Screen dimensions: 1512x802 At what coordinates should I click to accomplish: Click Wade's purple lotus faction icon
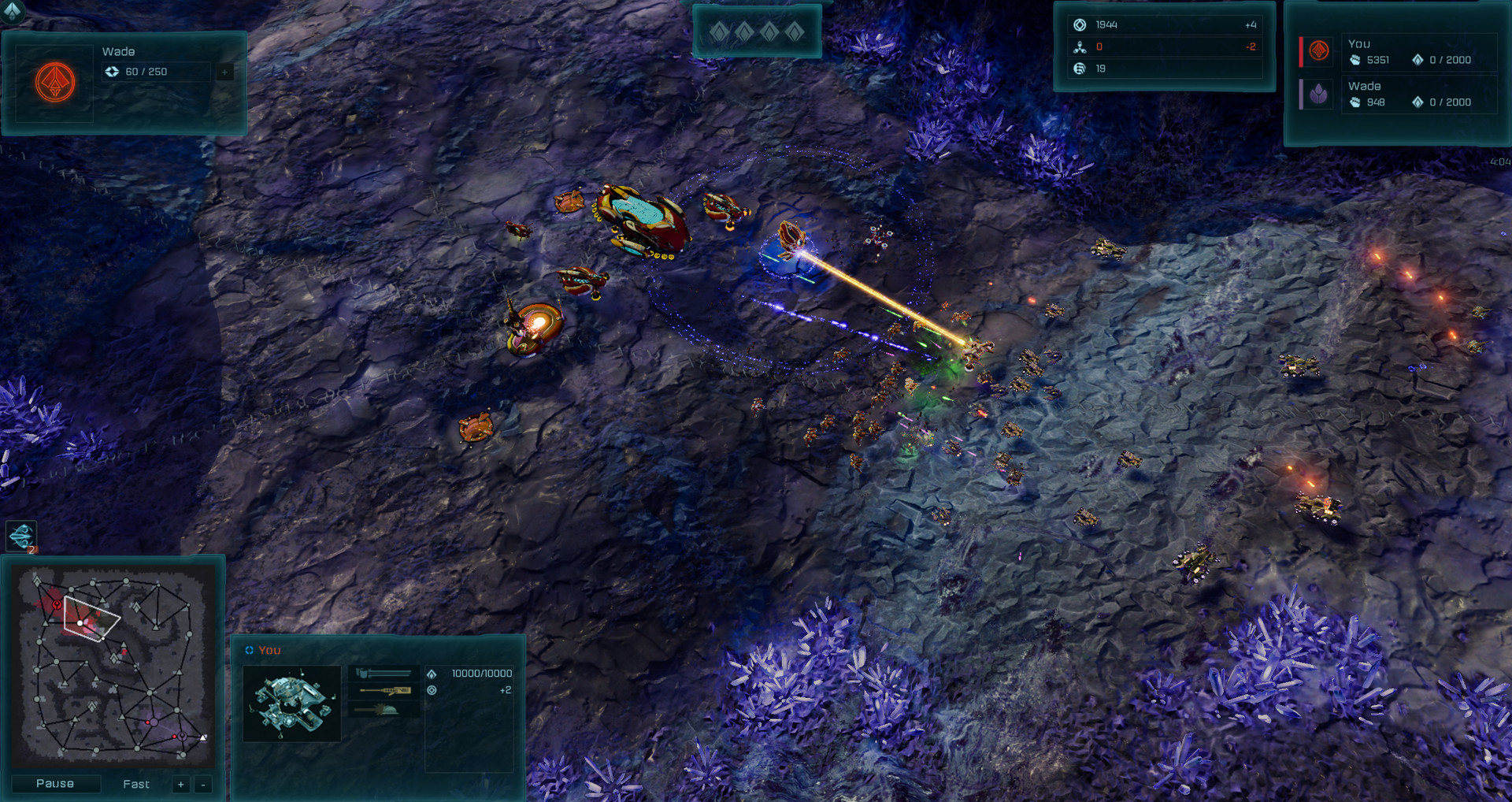pyautogui.click(x=1318, y=95)
